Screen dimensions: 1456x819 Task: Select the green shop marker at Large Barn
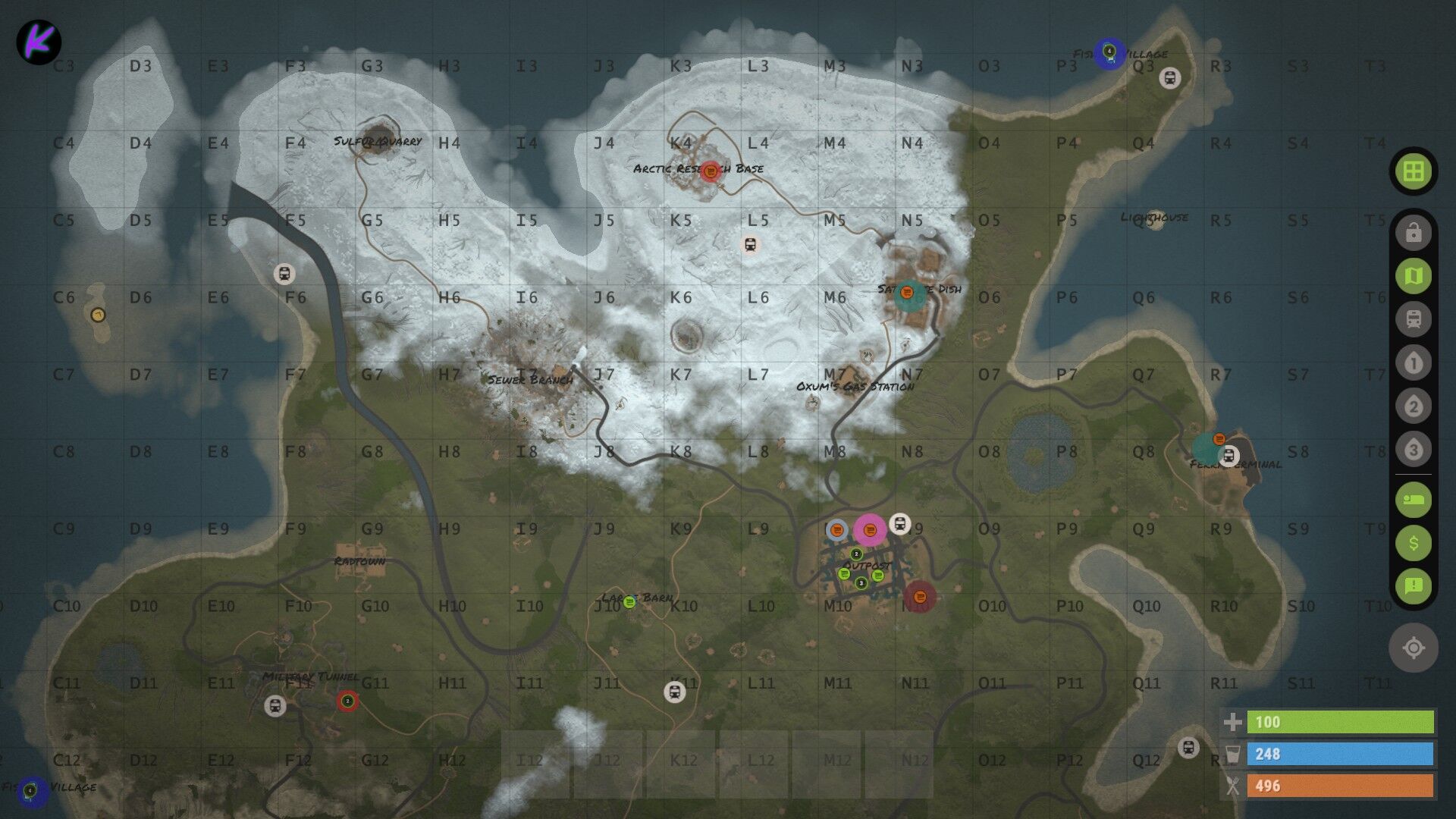point(629,602)
